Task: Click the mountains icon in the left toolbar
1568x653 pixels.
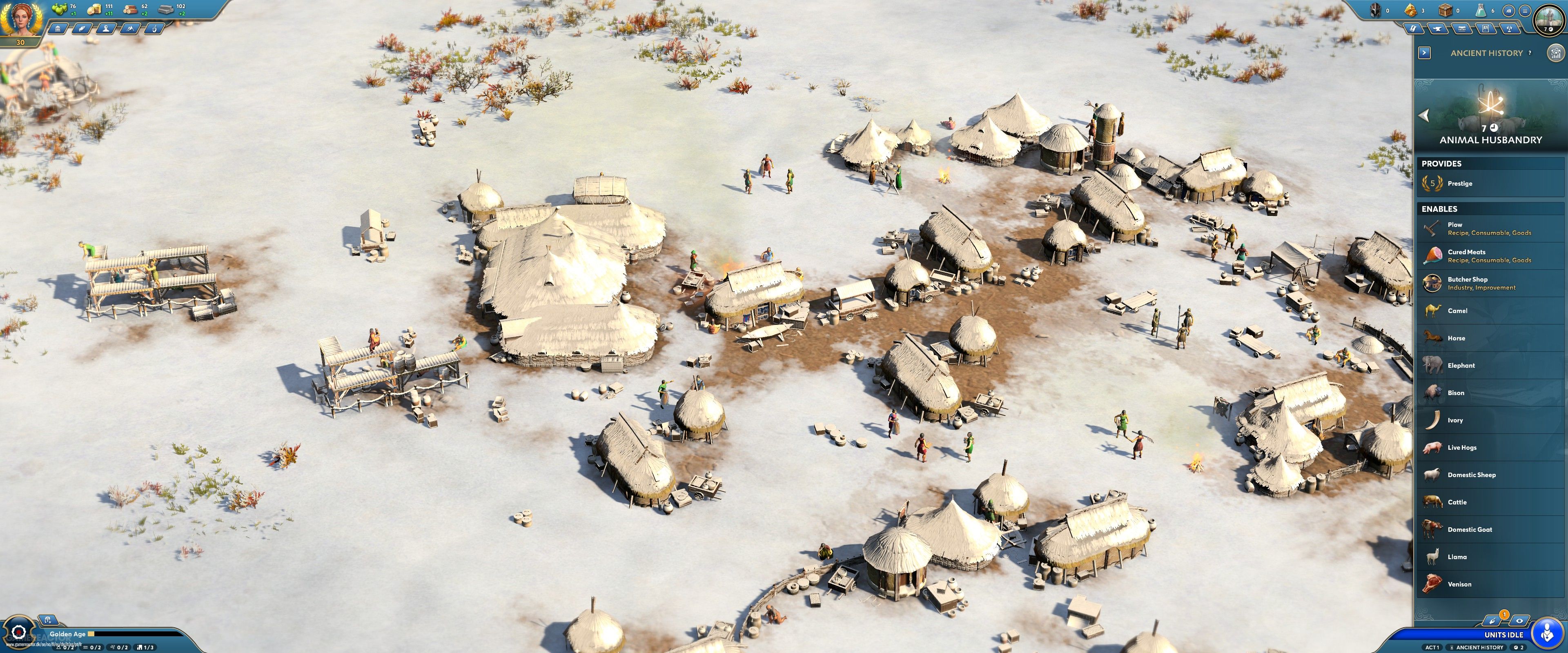Action: tap(130, 29)
